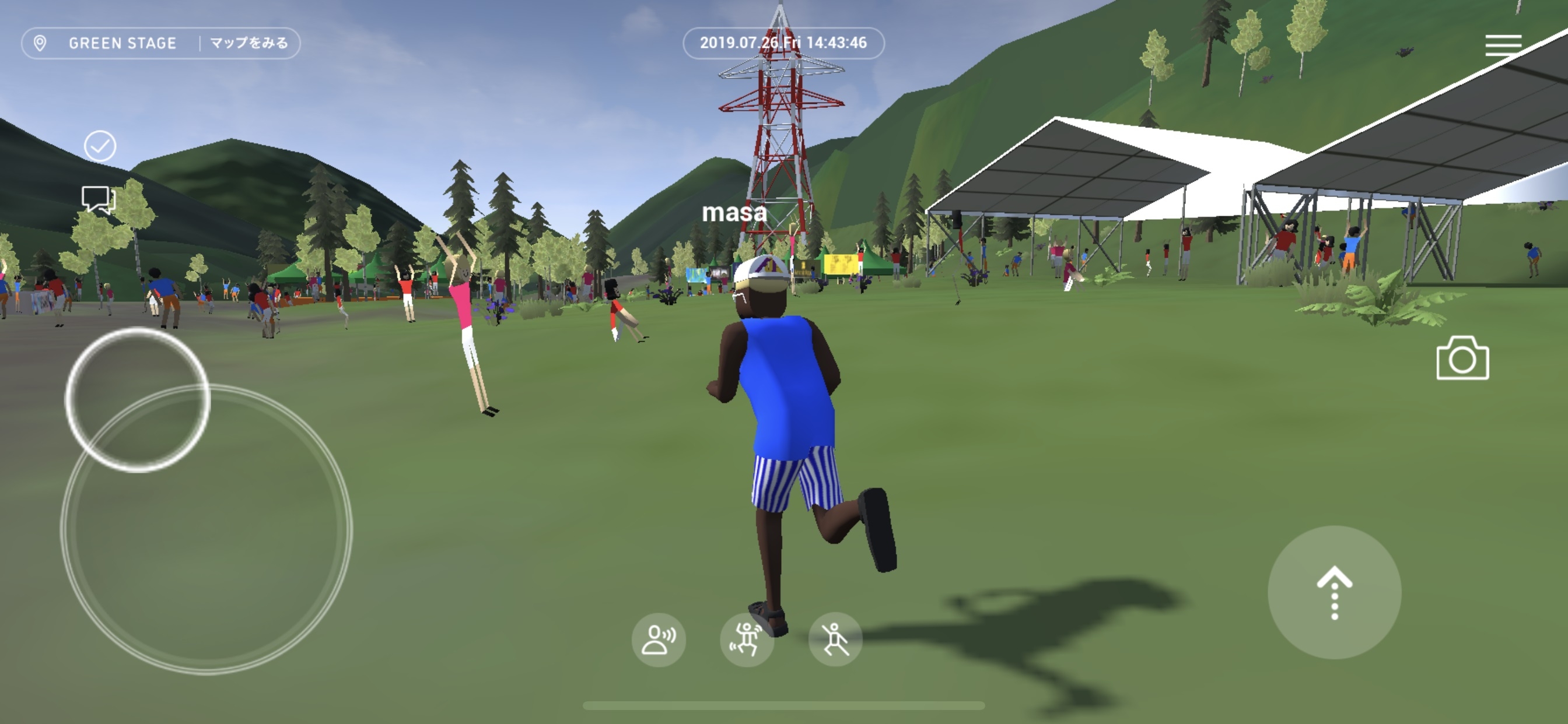The height and width of the screenshot is (724, 1568).
Task: Select the running figure action
Action: point(835,639)
